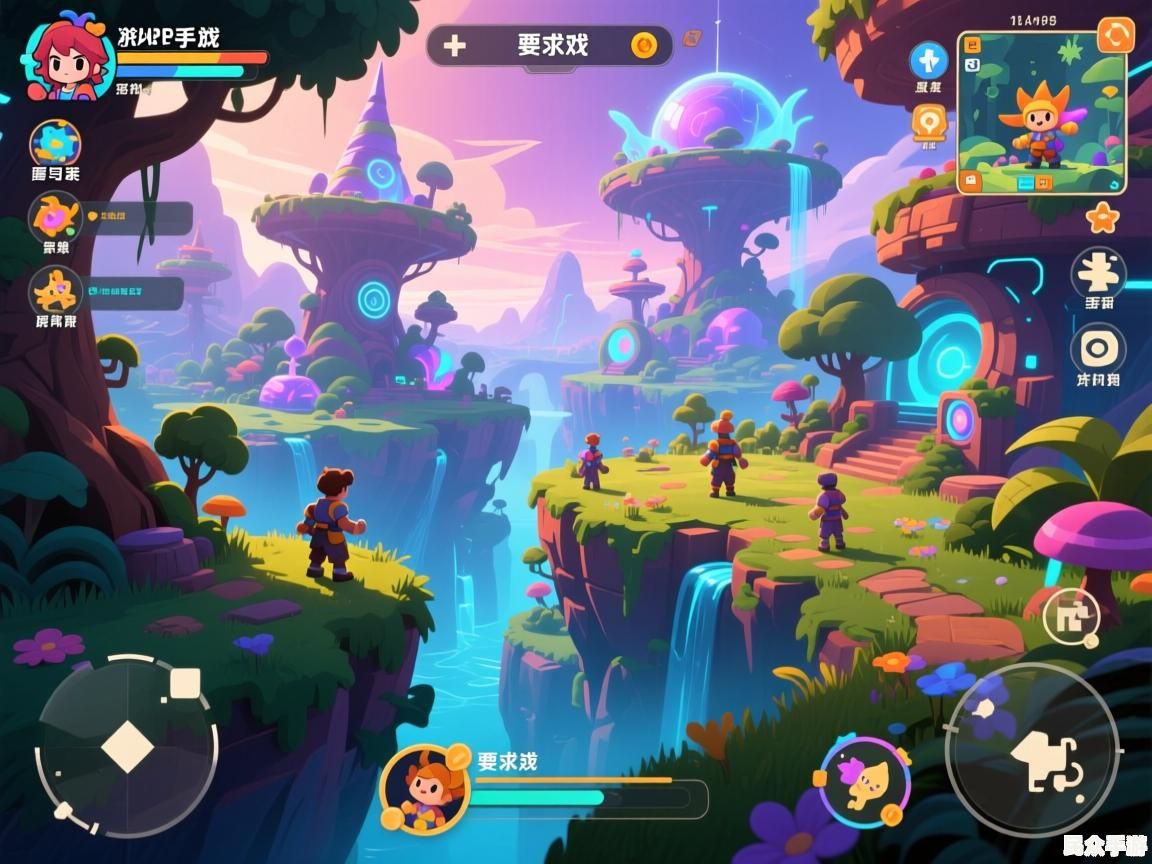Image resolution: width=1152 pixels, height=864 pixels.
Task: Select the blue and yellow splash icon
Action: [x=55, y=144]
